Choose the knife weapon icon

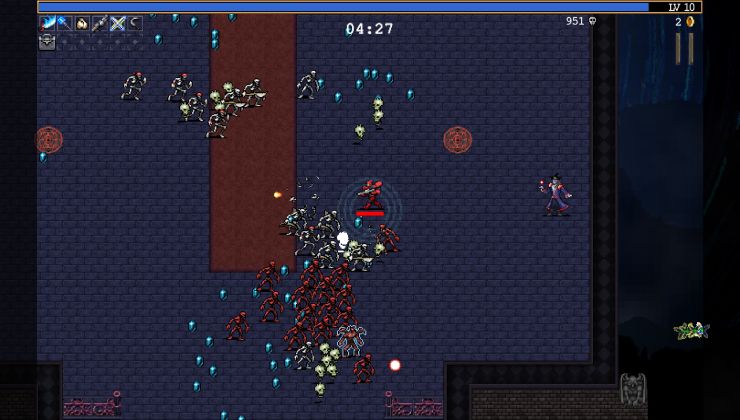[x=100, y=23]
